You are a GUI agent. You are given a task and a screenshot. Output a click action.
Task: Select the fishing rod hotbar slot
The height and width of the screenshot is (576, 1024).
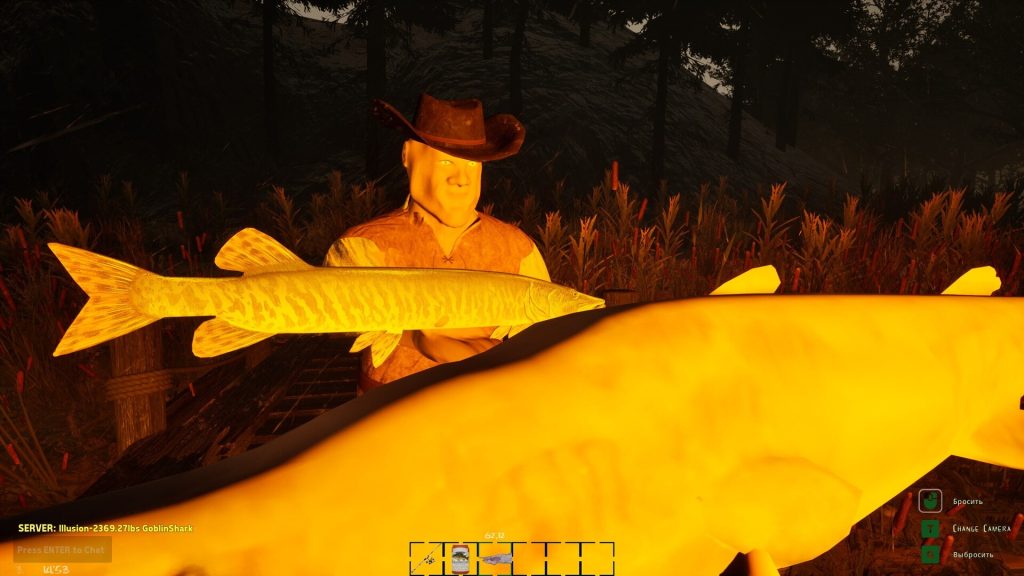coord(428,557)
